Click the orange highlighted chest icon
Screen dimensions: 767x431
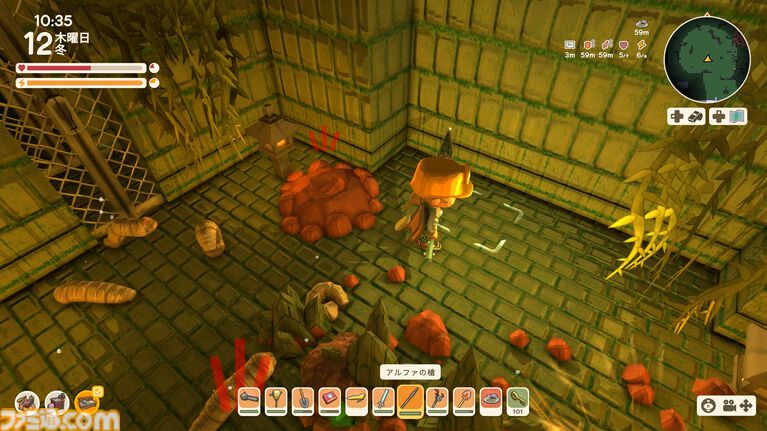point(88,402)
